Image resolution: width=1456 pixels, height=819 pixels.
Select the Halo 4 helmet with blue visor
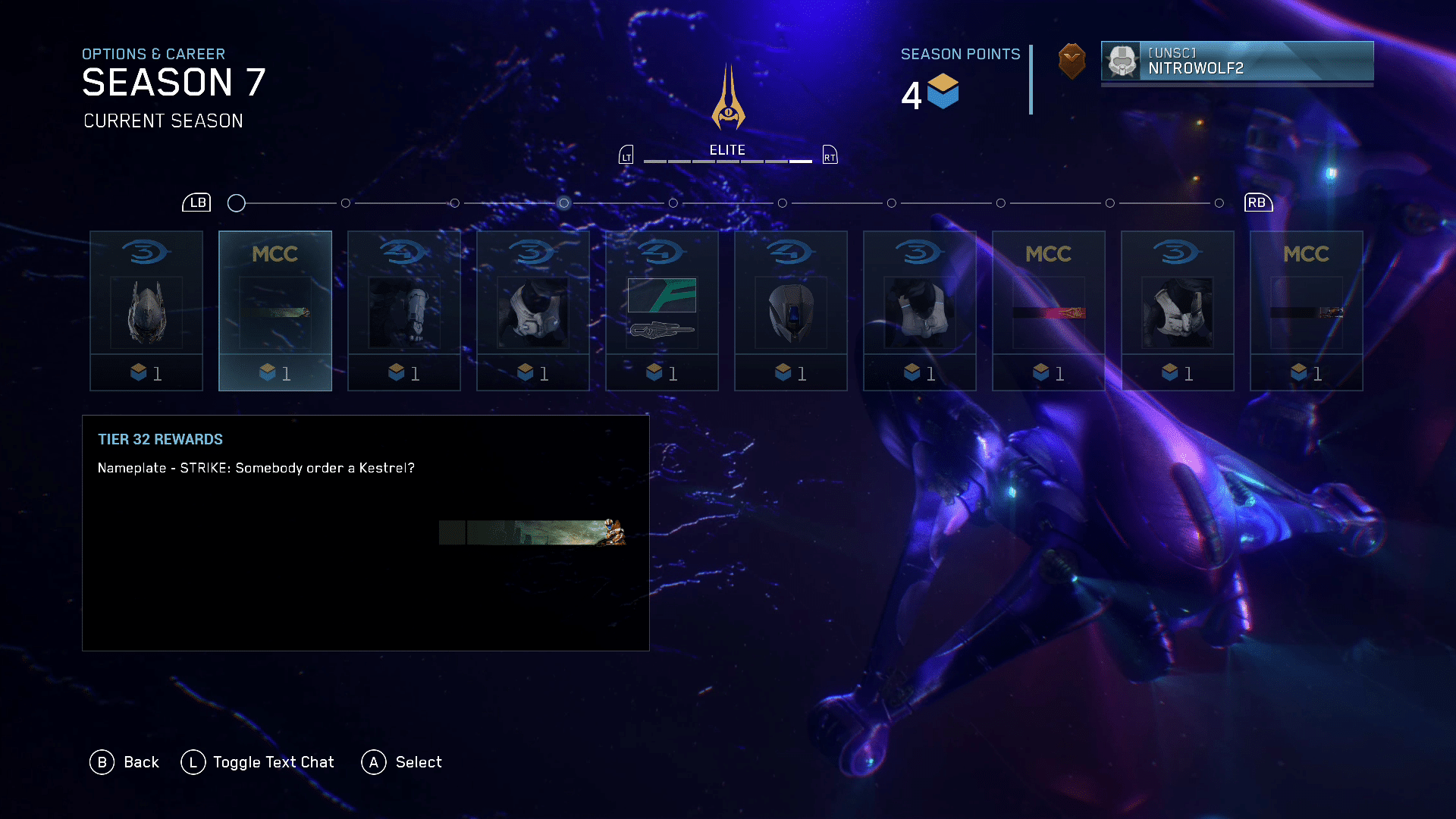[791, 311]
